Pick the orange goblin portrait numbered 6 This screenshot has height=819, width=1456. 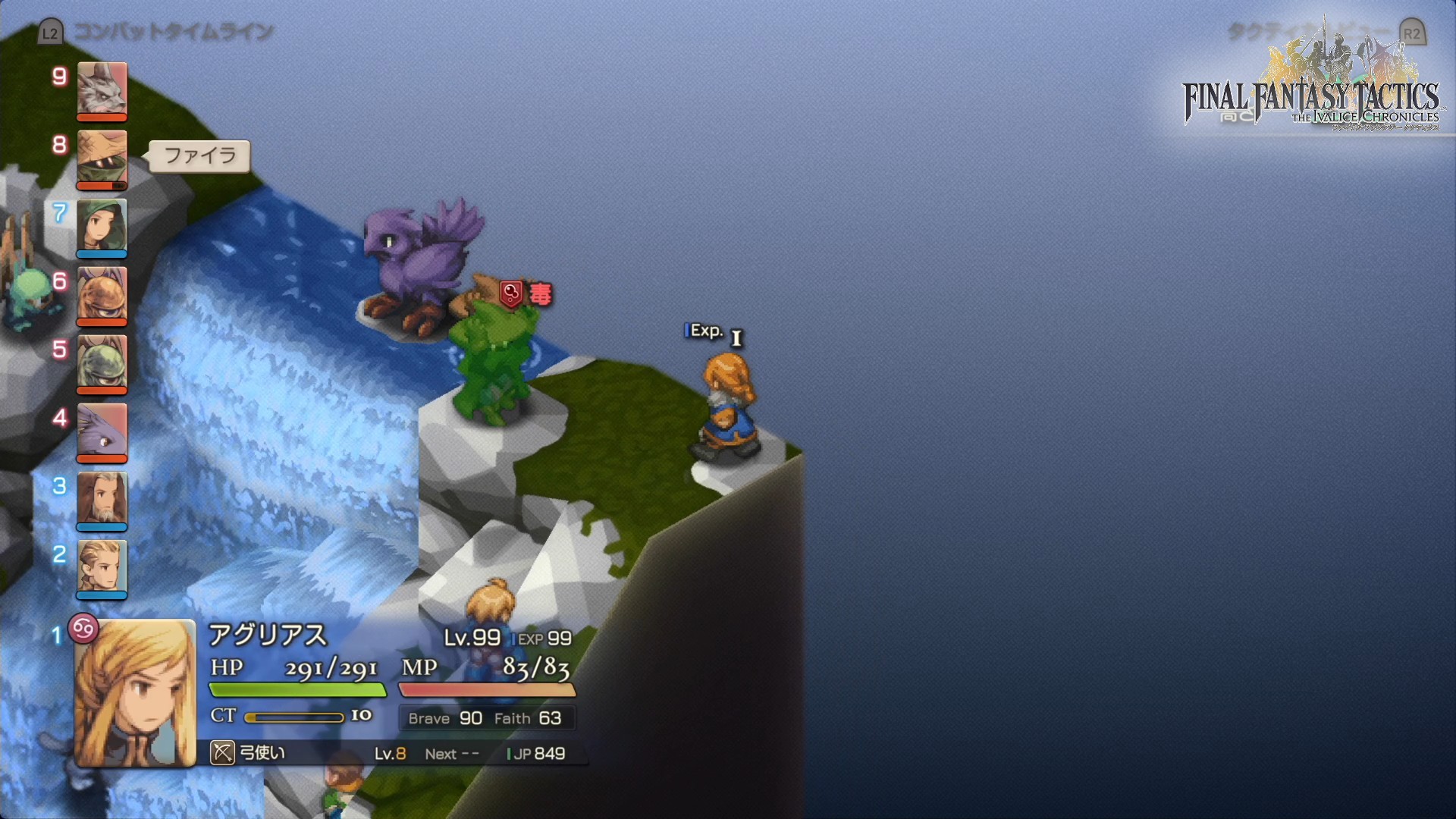102,294
